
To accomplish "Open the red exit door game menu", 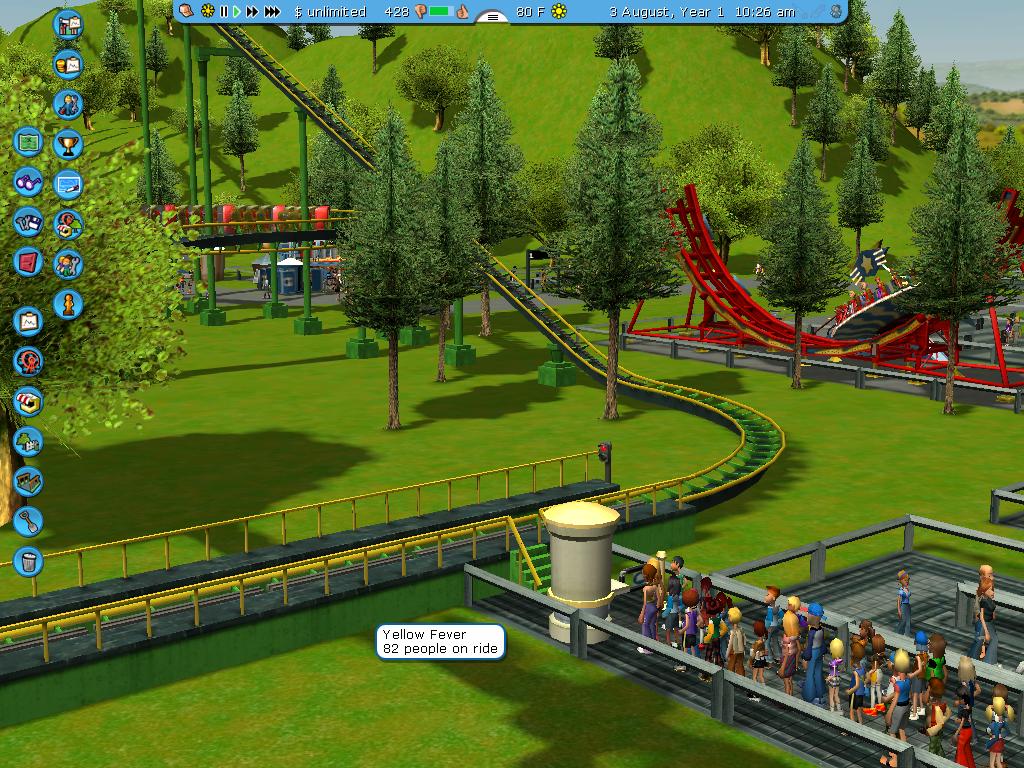I will 28,262.
